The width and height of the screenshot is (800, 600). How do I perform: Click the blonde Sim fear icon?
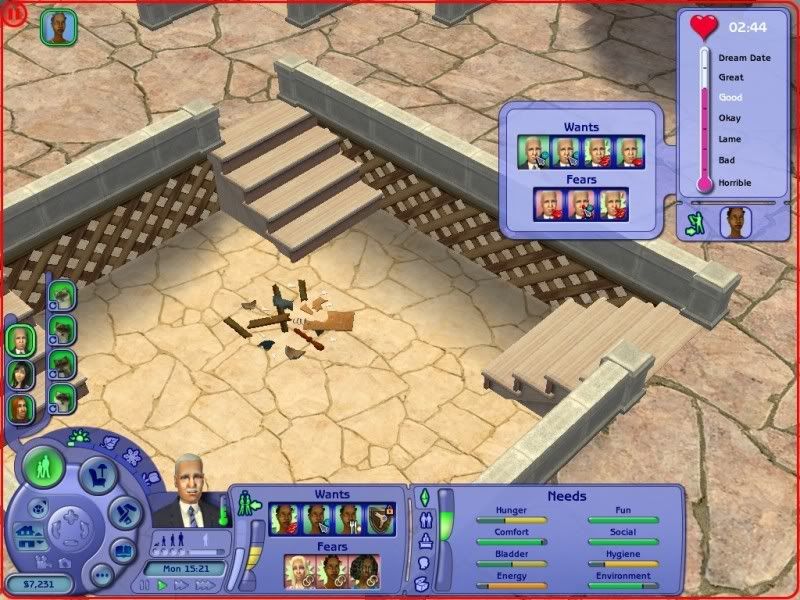click(301, 572)
